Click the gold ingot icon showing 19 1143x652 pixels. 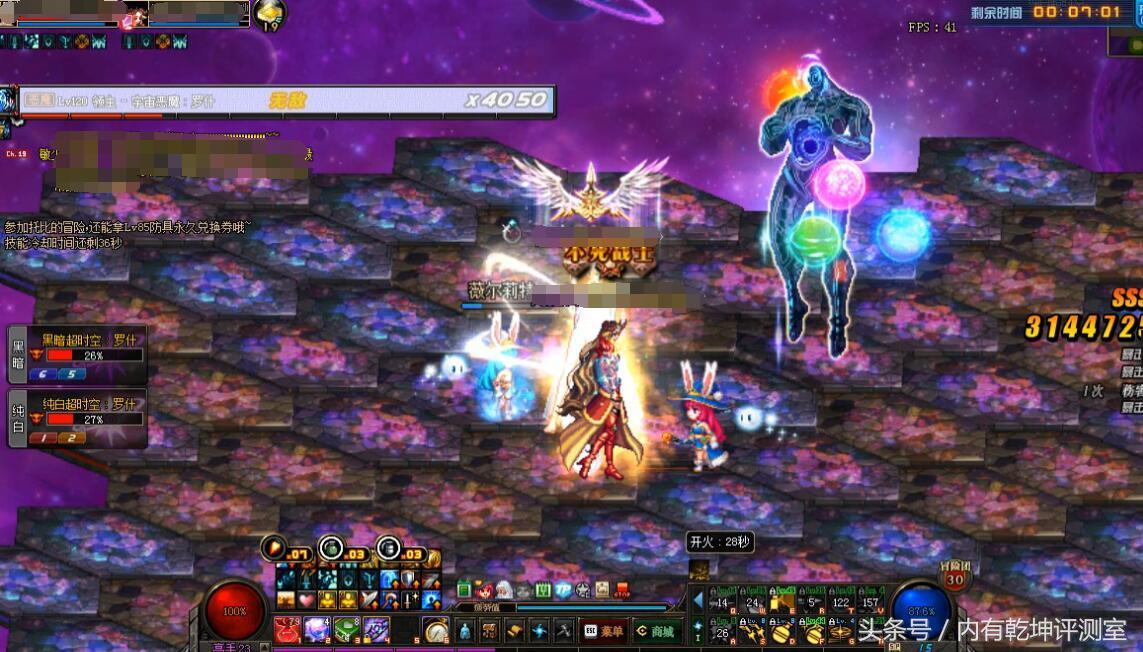[x=268, y=13]
